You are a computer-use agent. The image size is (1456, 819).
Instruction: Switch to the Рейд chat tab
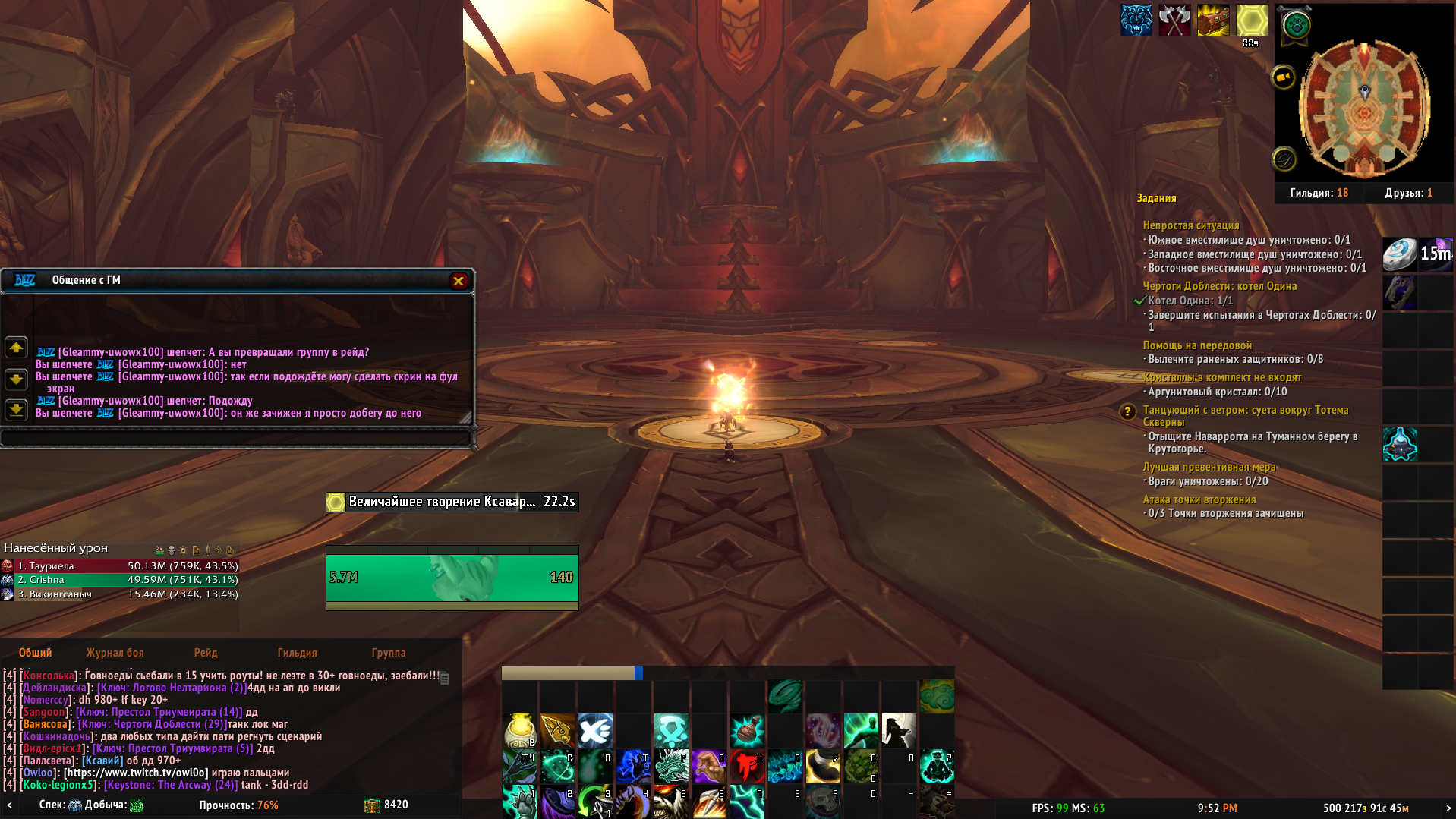(205, 653)
